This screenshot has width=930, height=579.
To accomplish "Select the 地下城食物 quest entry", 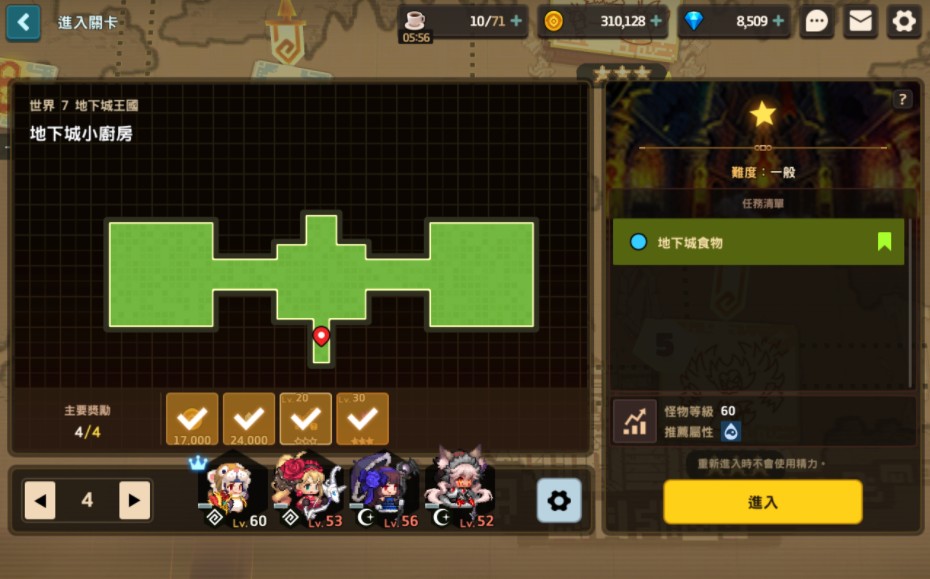I will 758,242.
